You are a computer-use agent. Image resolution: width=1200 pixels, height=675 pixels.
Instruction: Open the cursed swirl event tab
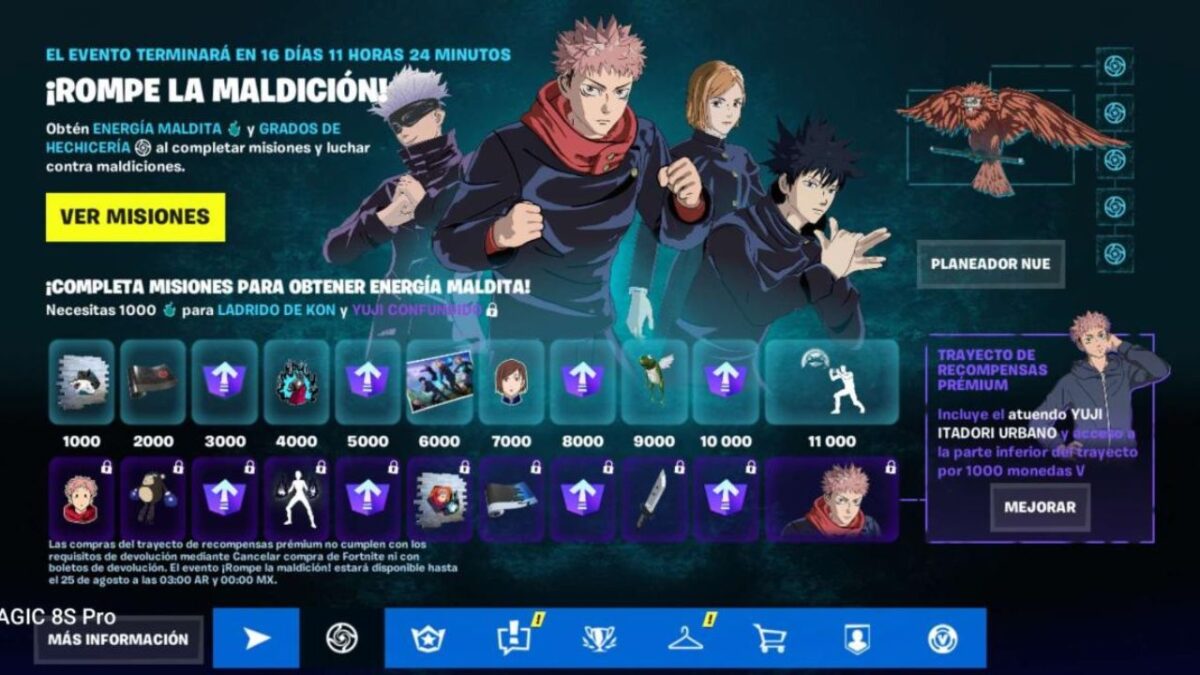pyautogui.click(x=342, y=638)
